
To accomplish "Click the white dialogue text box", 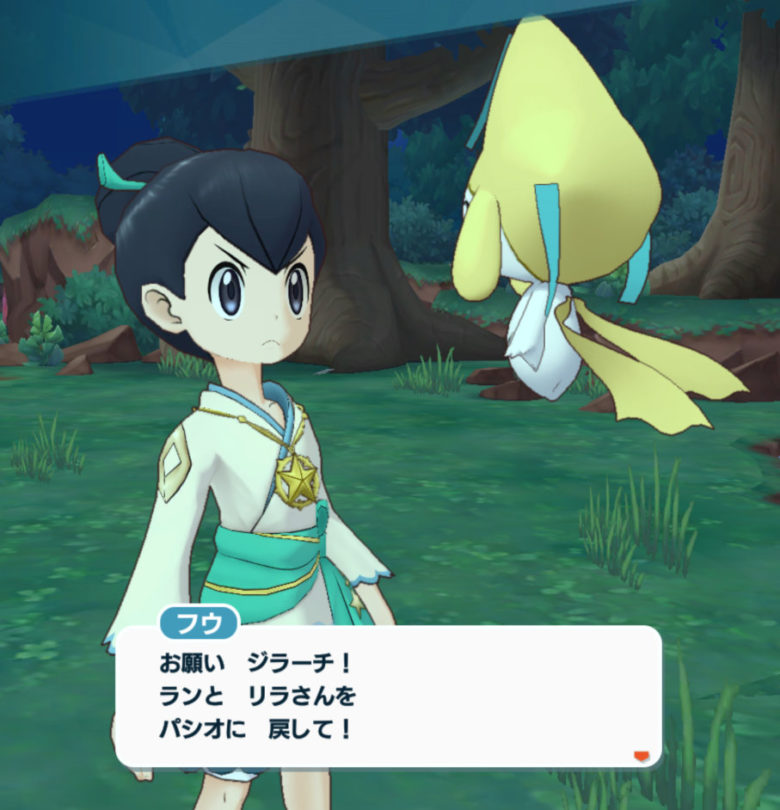I will tap(388, 696).
